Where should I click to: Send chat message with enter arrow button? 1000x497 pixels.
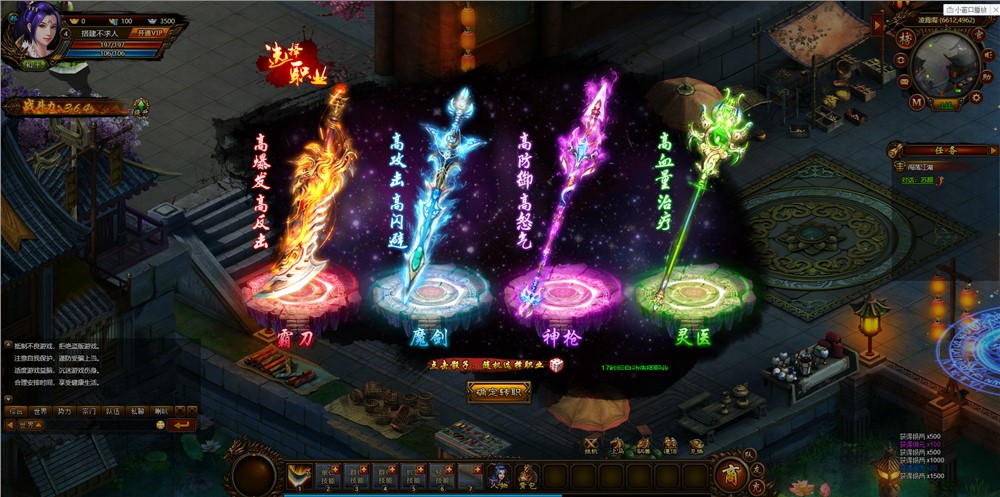[181, 425]
